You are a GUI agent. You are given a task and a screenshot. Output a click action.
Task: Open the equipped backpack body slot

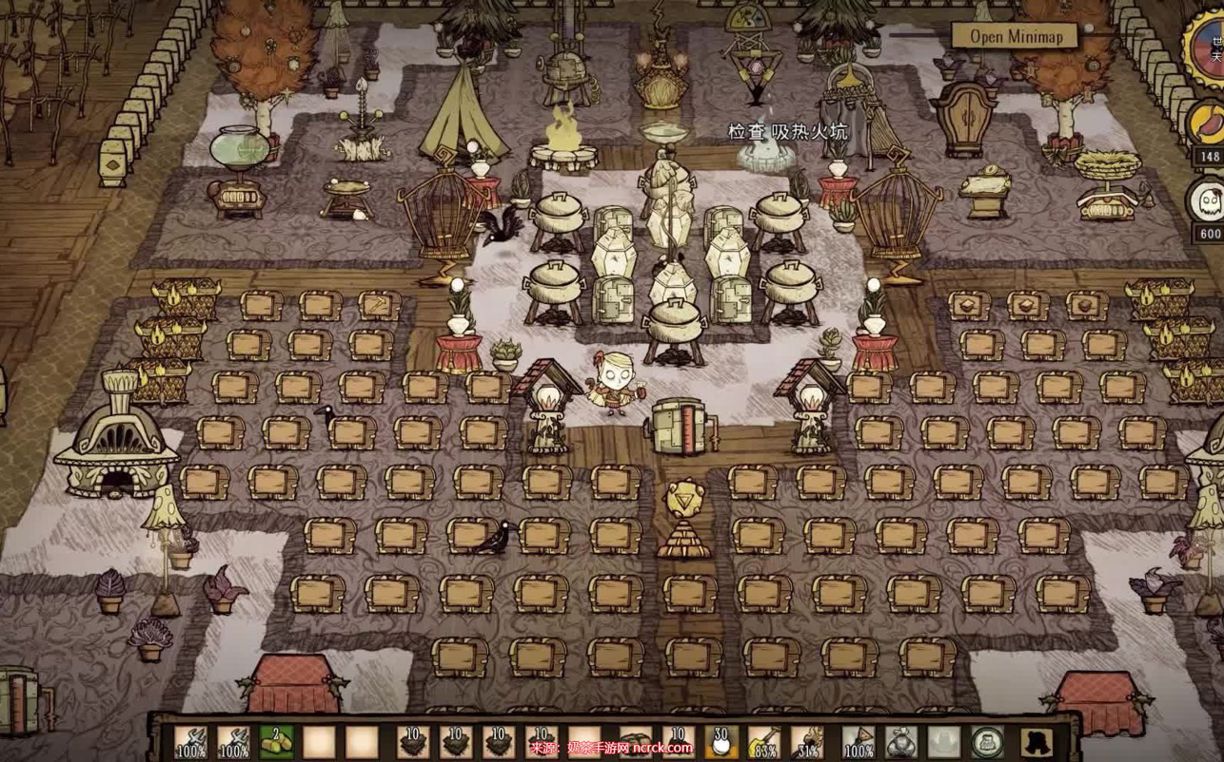click(x=900, y=742)
